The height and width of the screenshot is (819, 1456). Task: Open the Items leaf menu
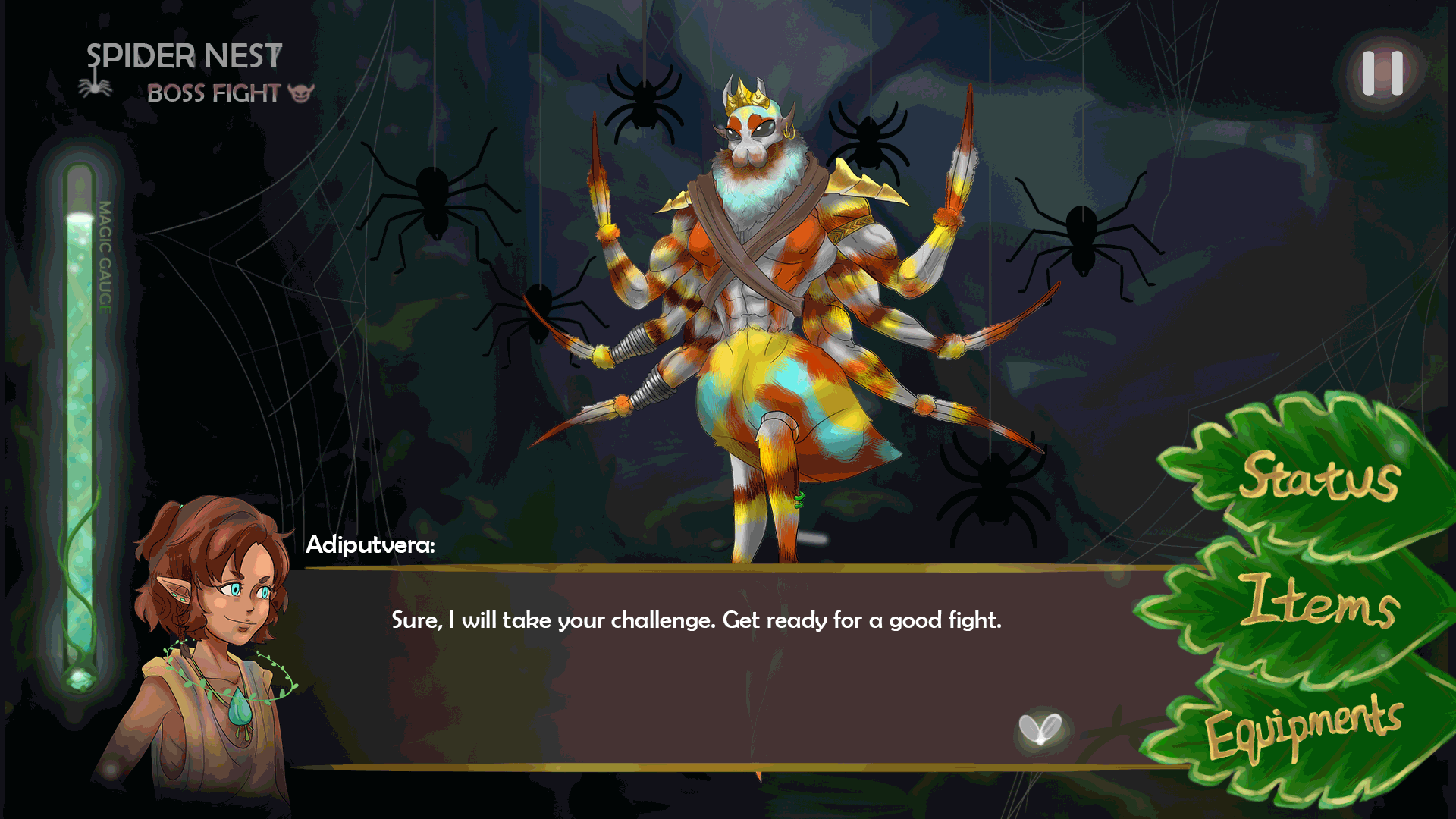coord(1320,601)
